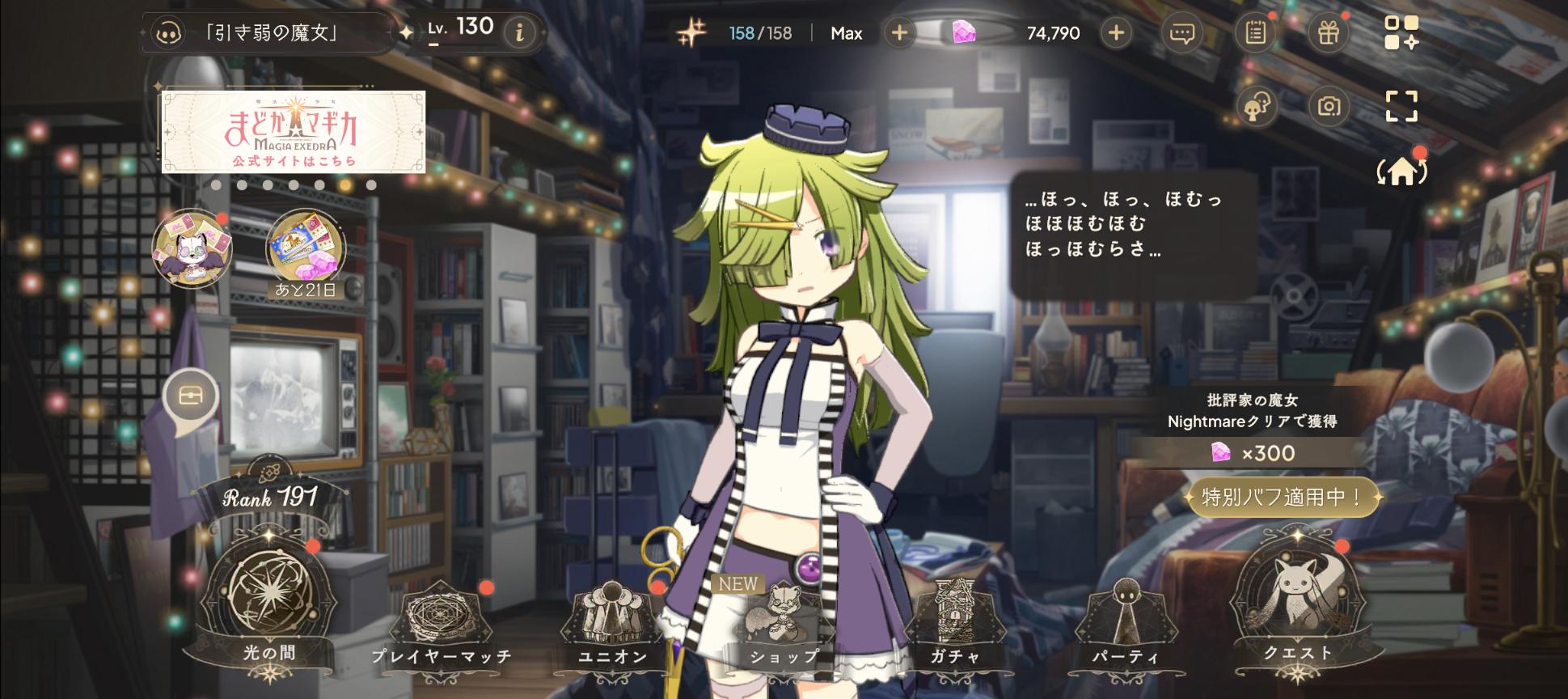Refill stamina with plus button
The width and height of the screenshot is (1568, 699).
[x=899, y=33]
